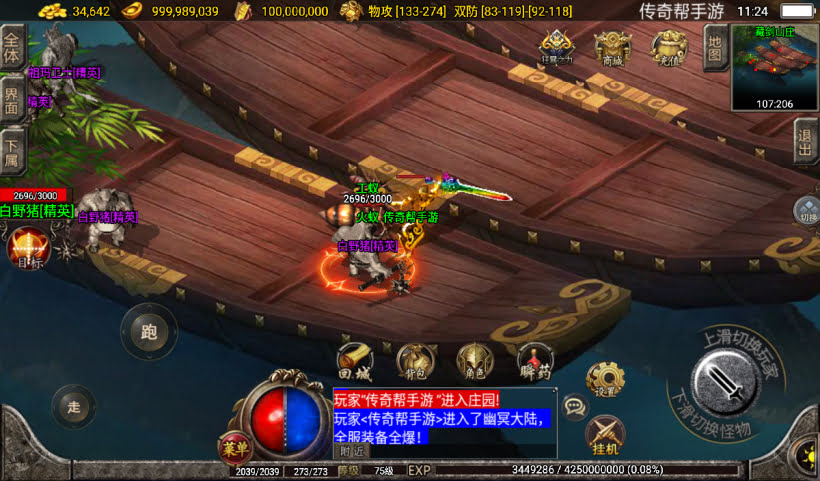Open the 菜单 menu button
The height and width of the screenshot is (481, 820).
tap(232, 448)
